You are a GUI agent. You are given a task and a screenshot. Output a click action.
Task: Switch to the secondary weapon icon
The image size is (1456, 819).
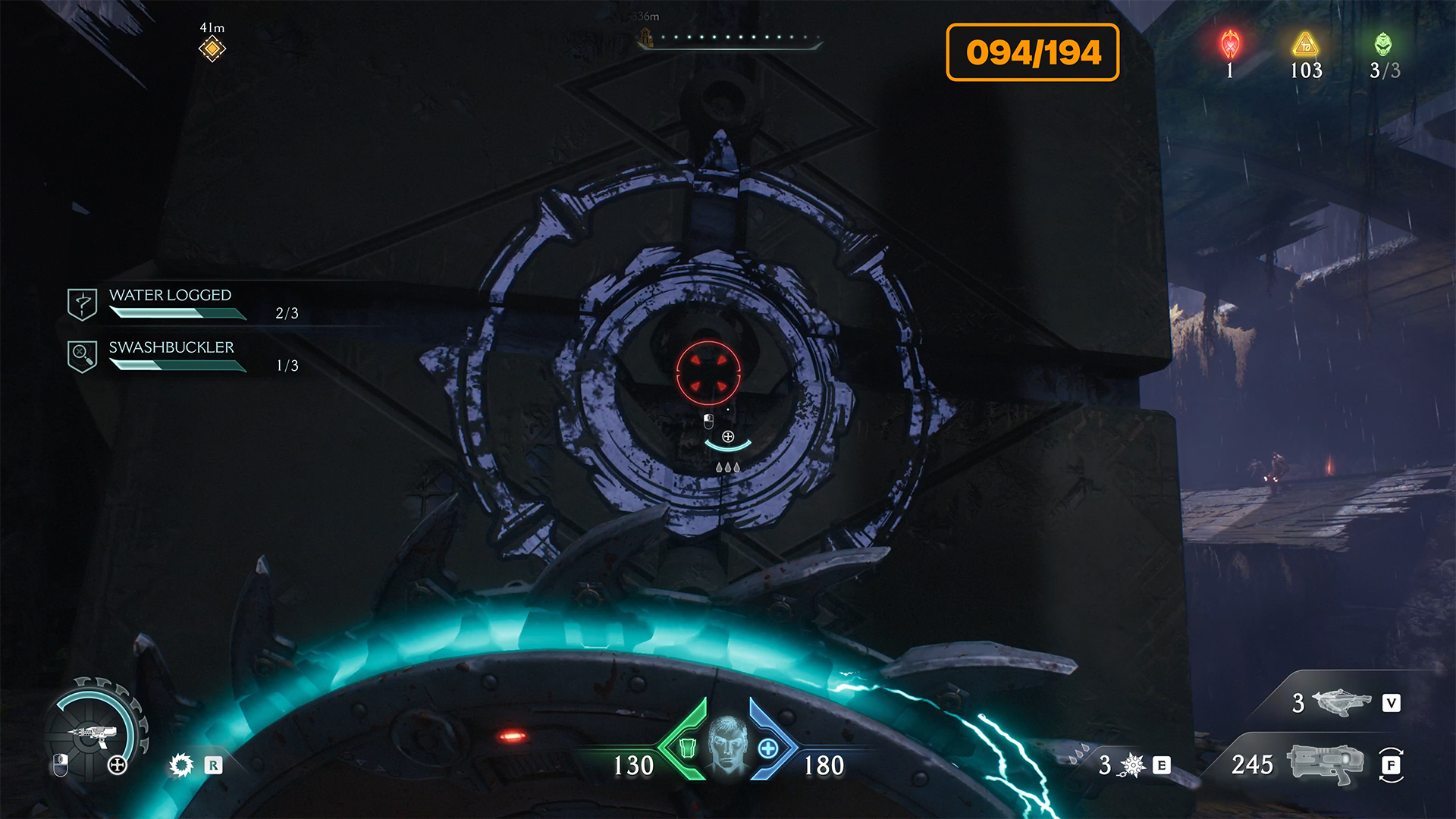[x=1341, y=702]
